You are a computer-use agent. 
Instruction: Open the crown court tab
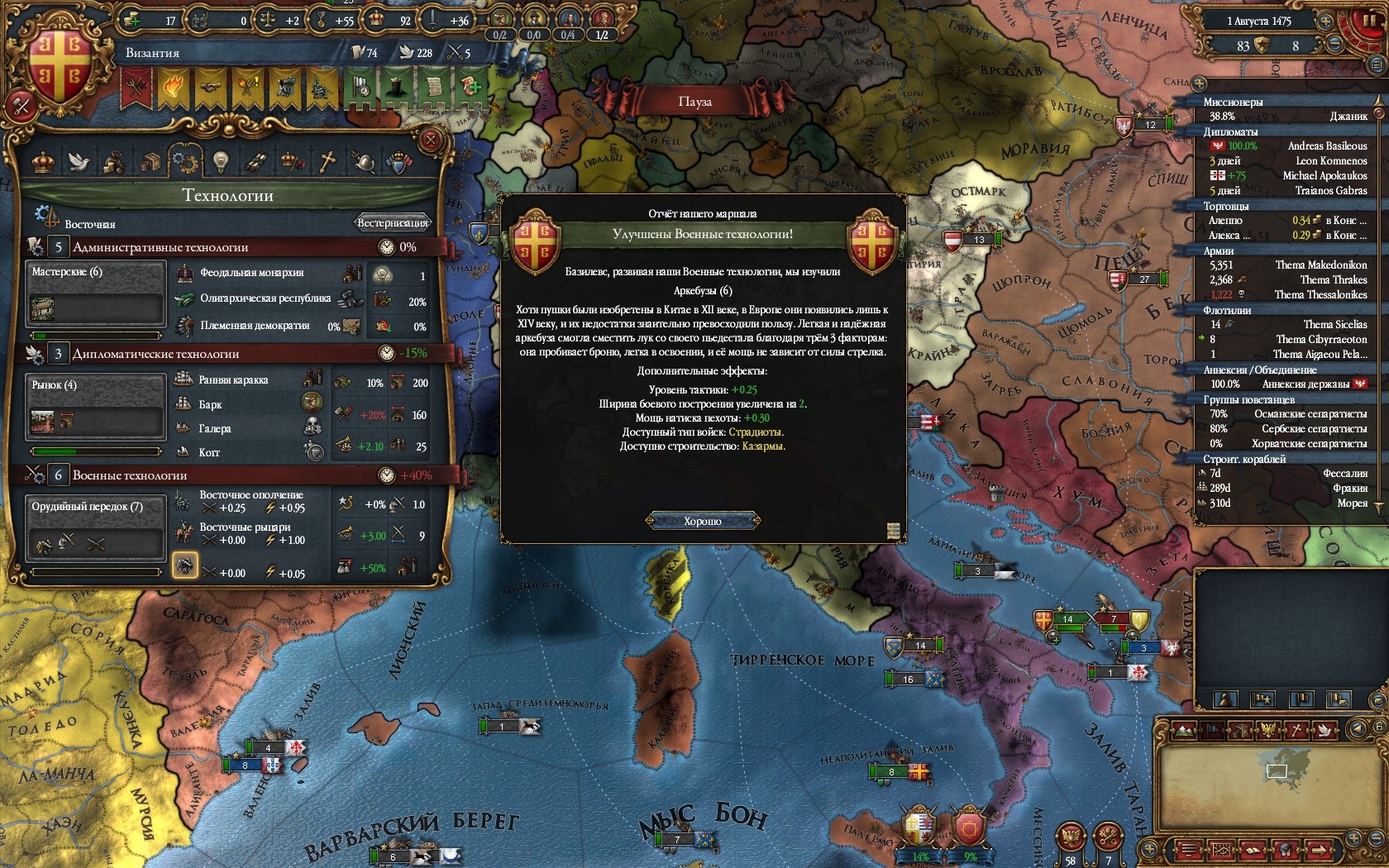pyautogui.click(x=43, y=161)
